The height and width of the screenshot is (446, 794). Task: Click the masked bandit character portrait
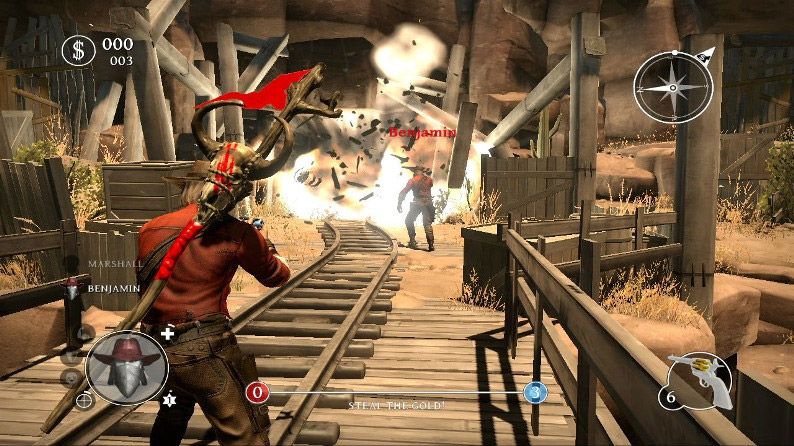point(126,367)
